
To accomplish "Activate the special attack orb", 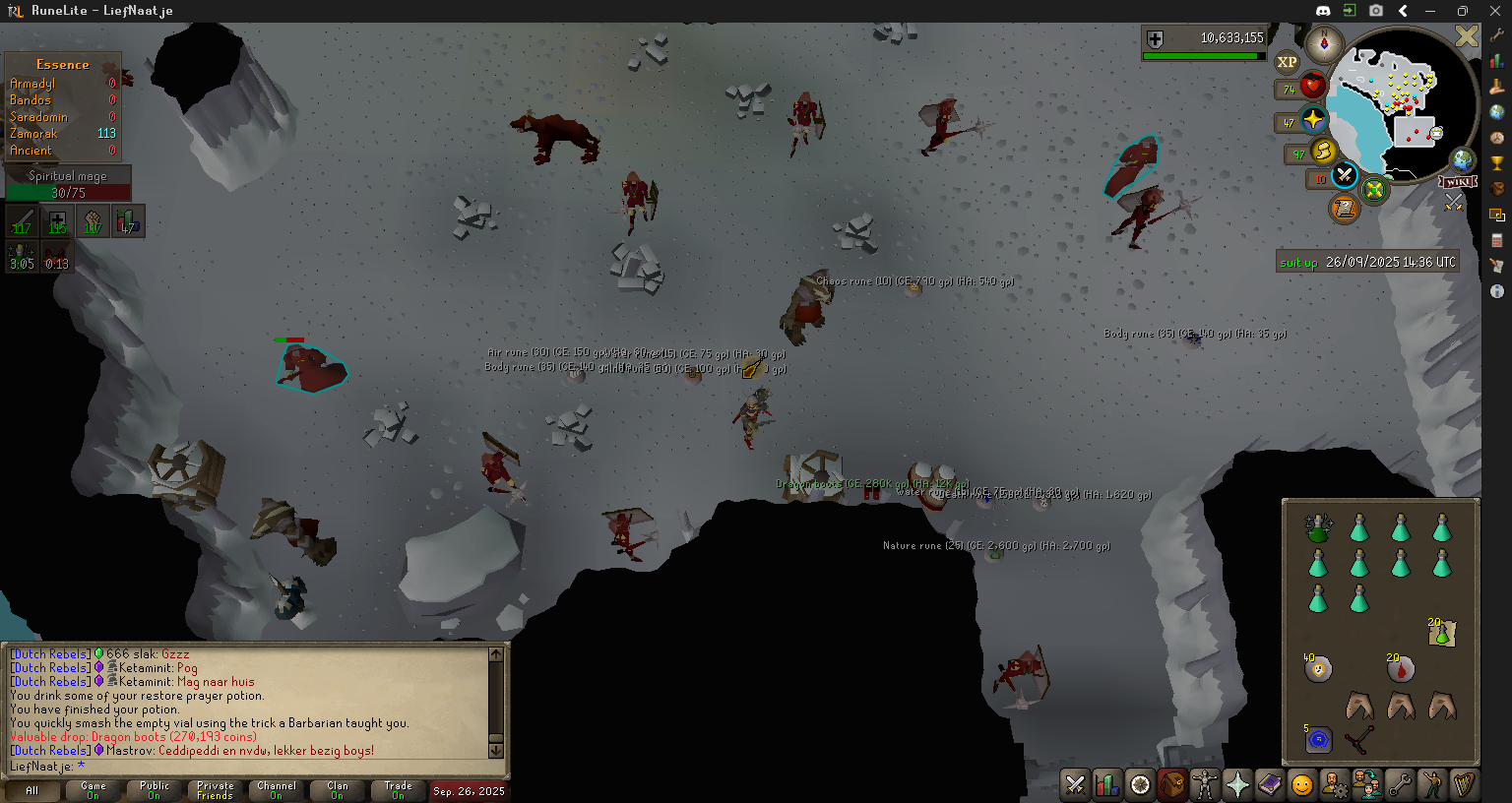I will tap(1345, 176).
